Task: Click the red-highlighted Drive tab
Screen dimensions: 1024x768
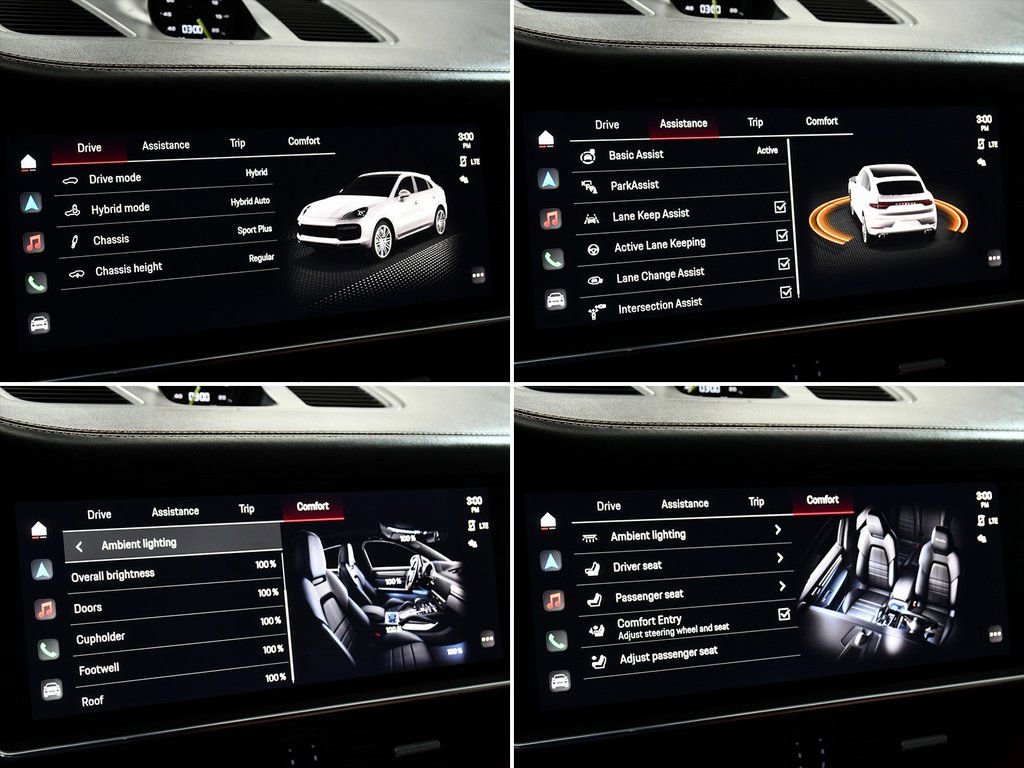Action: tap(89, 148)
